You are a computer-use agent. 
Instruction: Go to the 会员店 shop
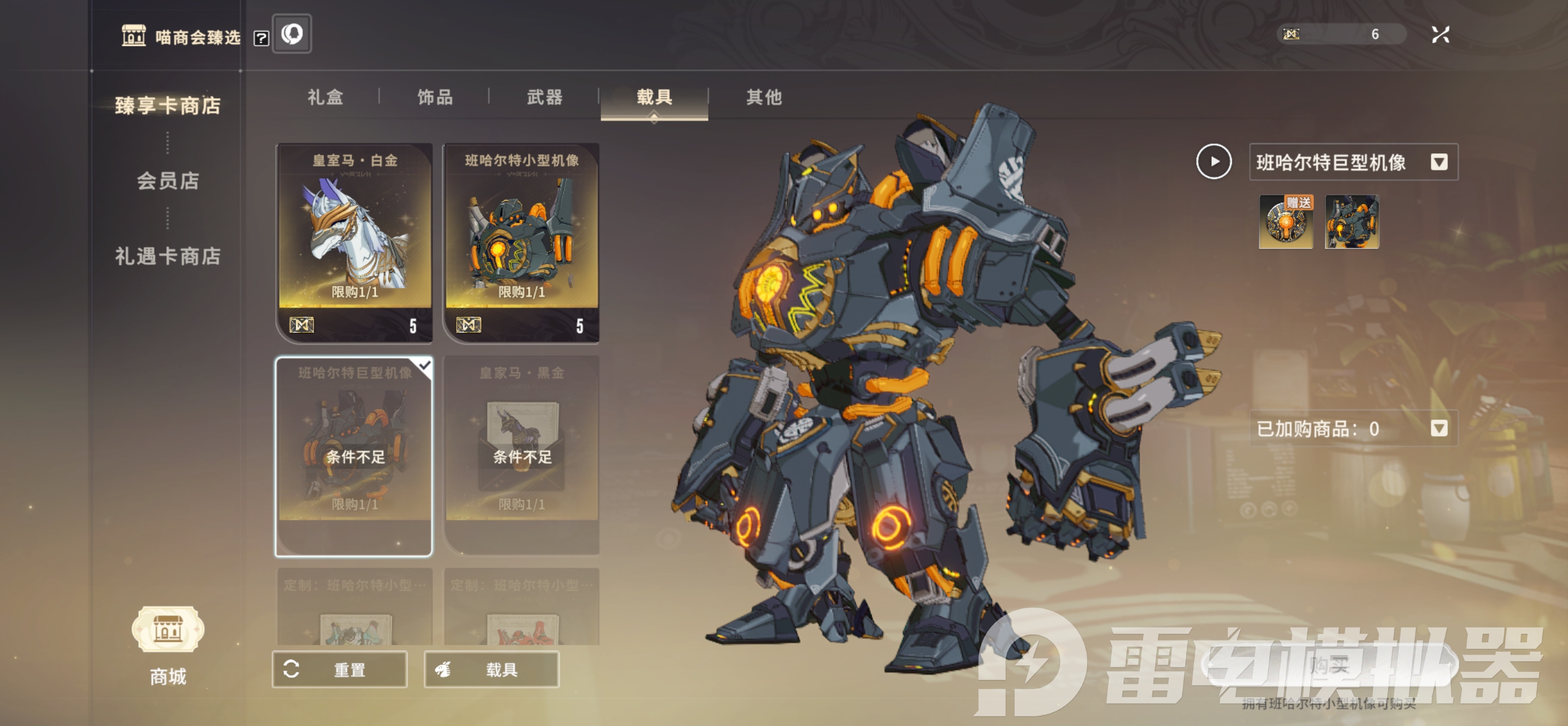[167, 181]
